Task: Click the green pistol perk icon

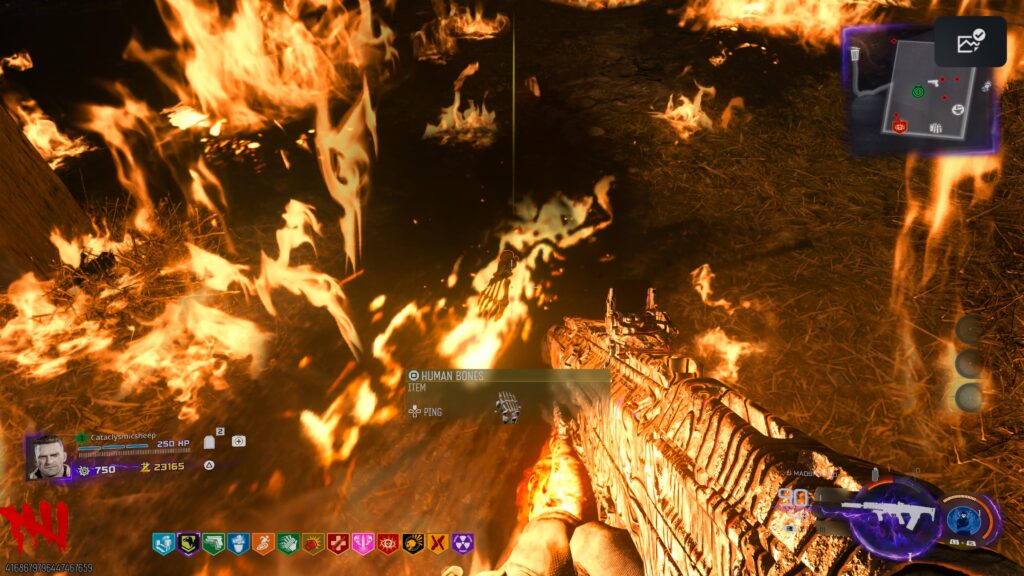Action: (x=212, y=544)
